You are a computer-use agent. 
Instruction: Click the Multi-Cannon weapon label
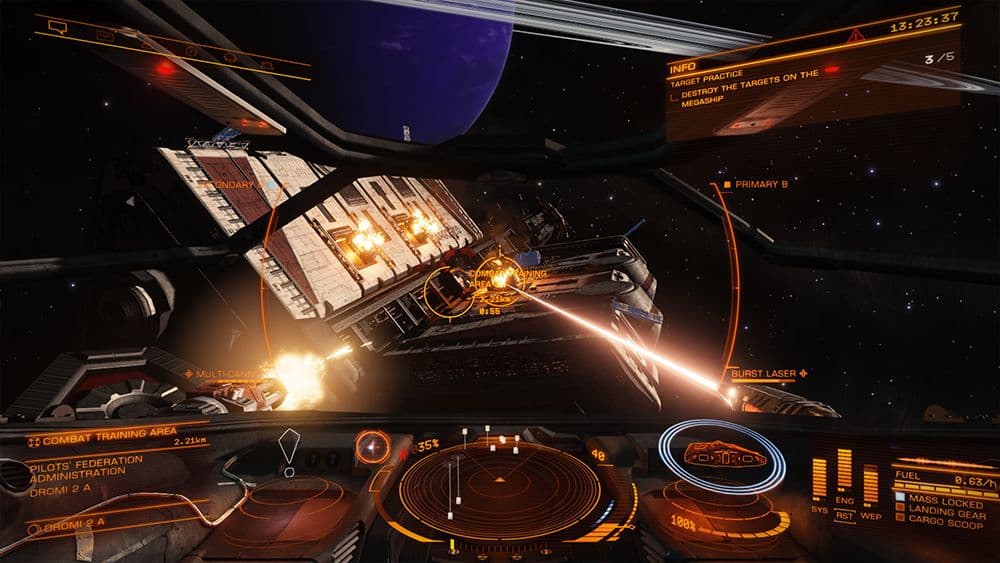point(229,373)
